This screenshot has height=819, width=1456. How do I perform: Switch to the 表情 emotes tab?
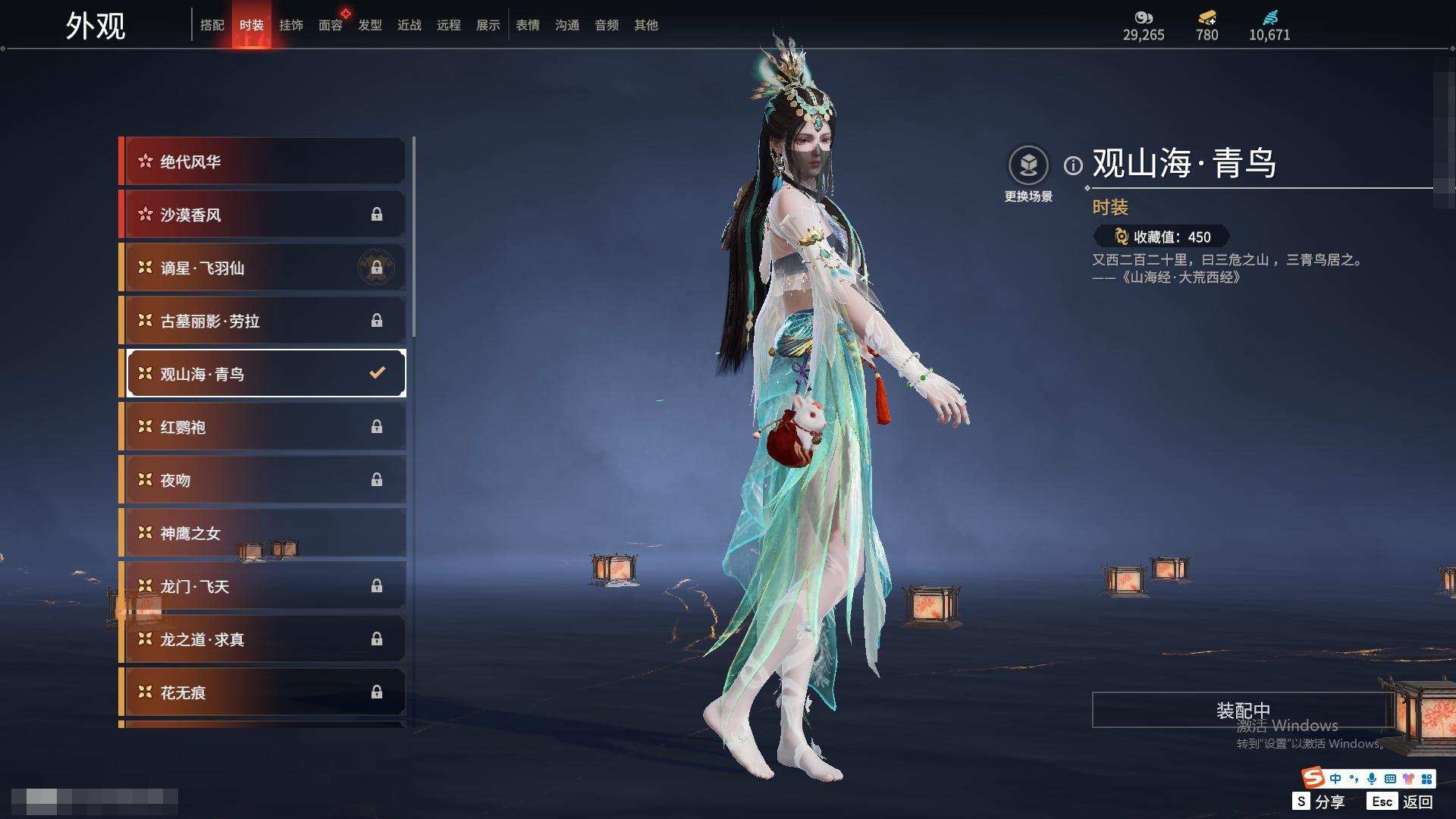tap(527, 25)
